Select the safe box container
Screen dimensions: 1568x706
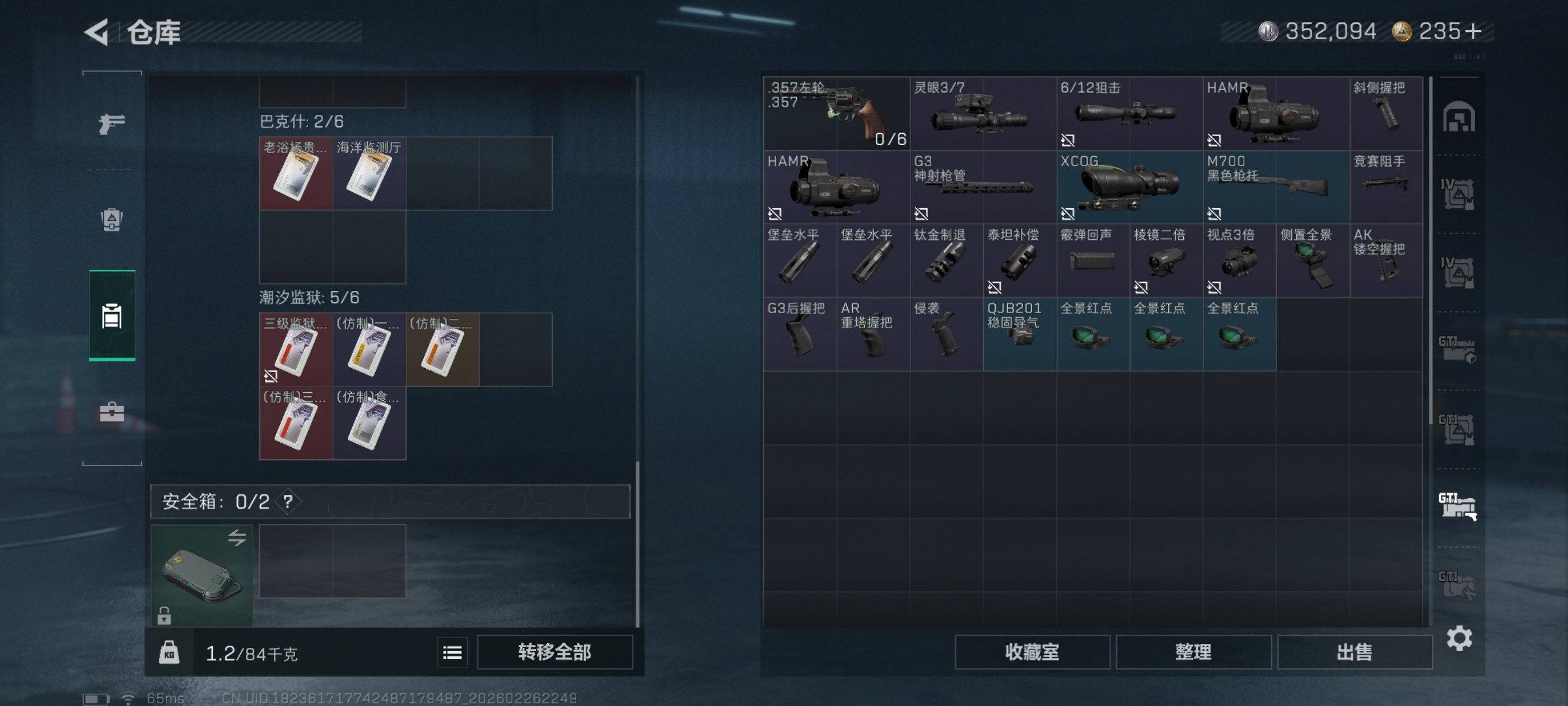202,575
